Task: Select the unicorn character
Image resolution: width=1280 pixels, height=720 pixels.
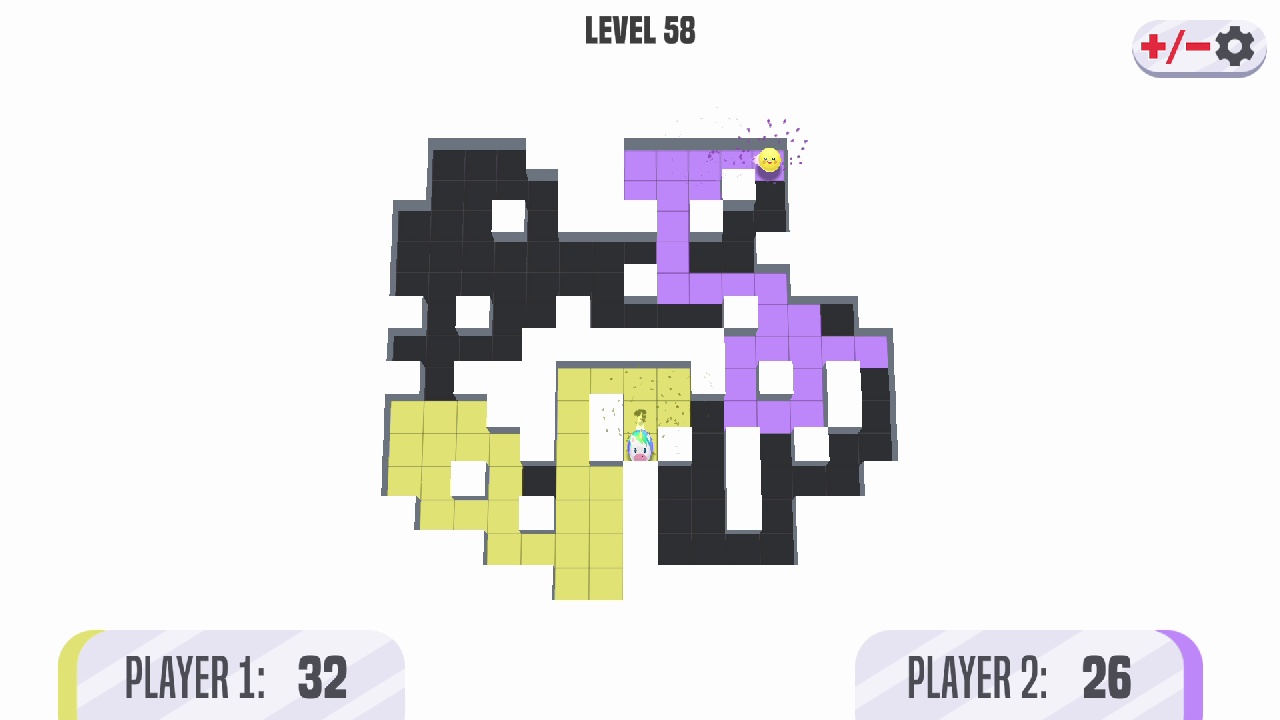Action: click(x=640, y=448)
